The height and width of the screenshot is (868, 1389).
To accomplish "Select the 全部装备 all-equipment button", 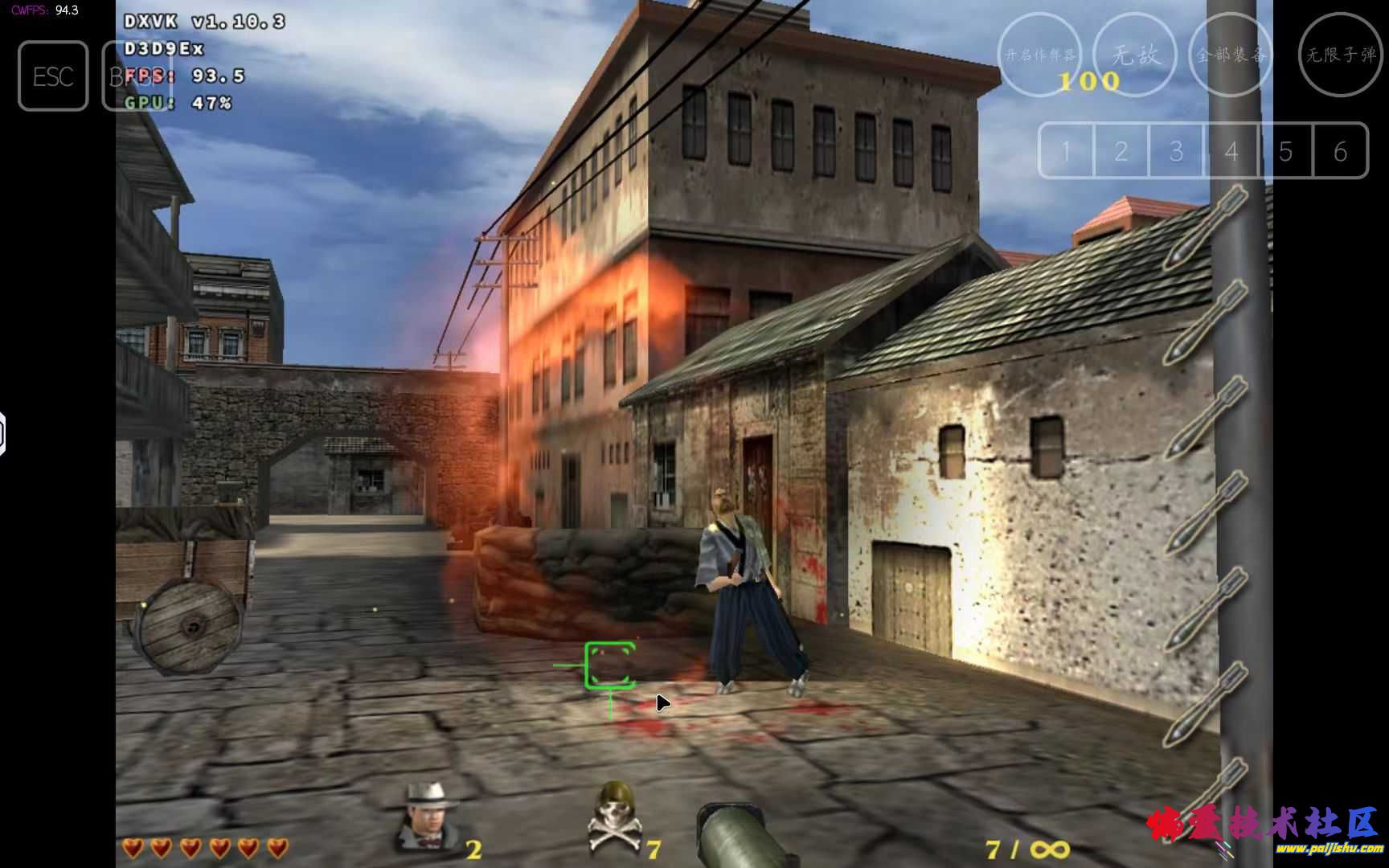I will pyautogui.click(x=1231, y=55).
